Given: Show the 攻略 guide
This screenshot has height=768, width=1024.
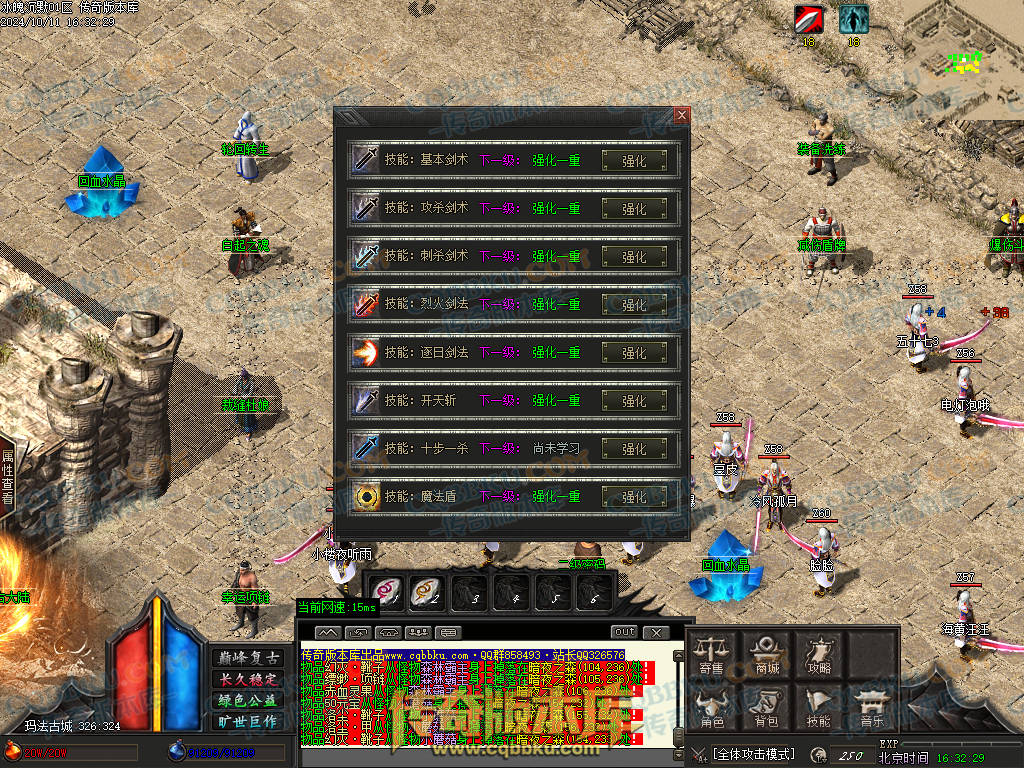Looking at the screenshot, I should click(819, 654).
